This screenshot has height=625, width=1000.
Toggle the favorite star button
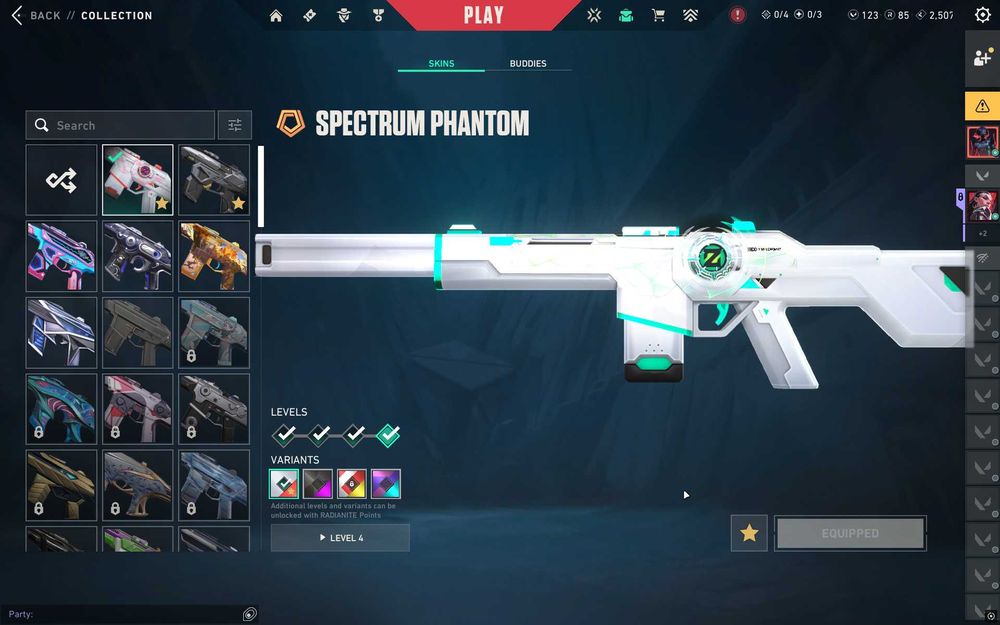click(x=749, y=533)
